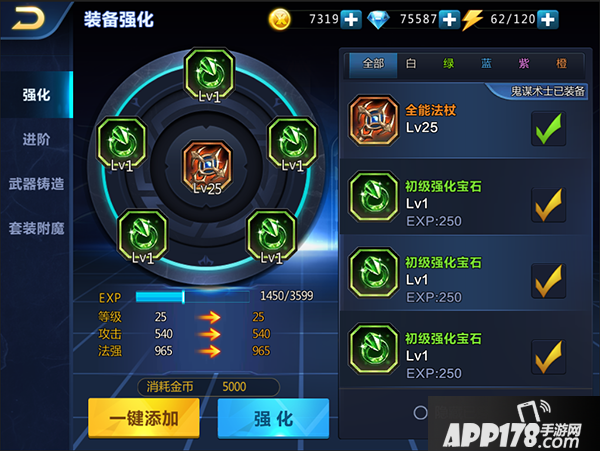
Task: Switch to the 橙 quality tab
Action: (x=559, y=63)
